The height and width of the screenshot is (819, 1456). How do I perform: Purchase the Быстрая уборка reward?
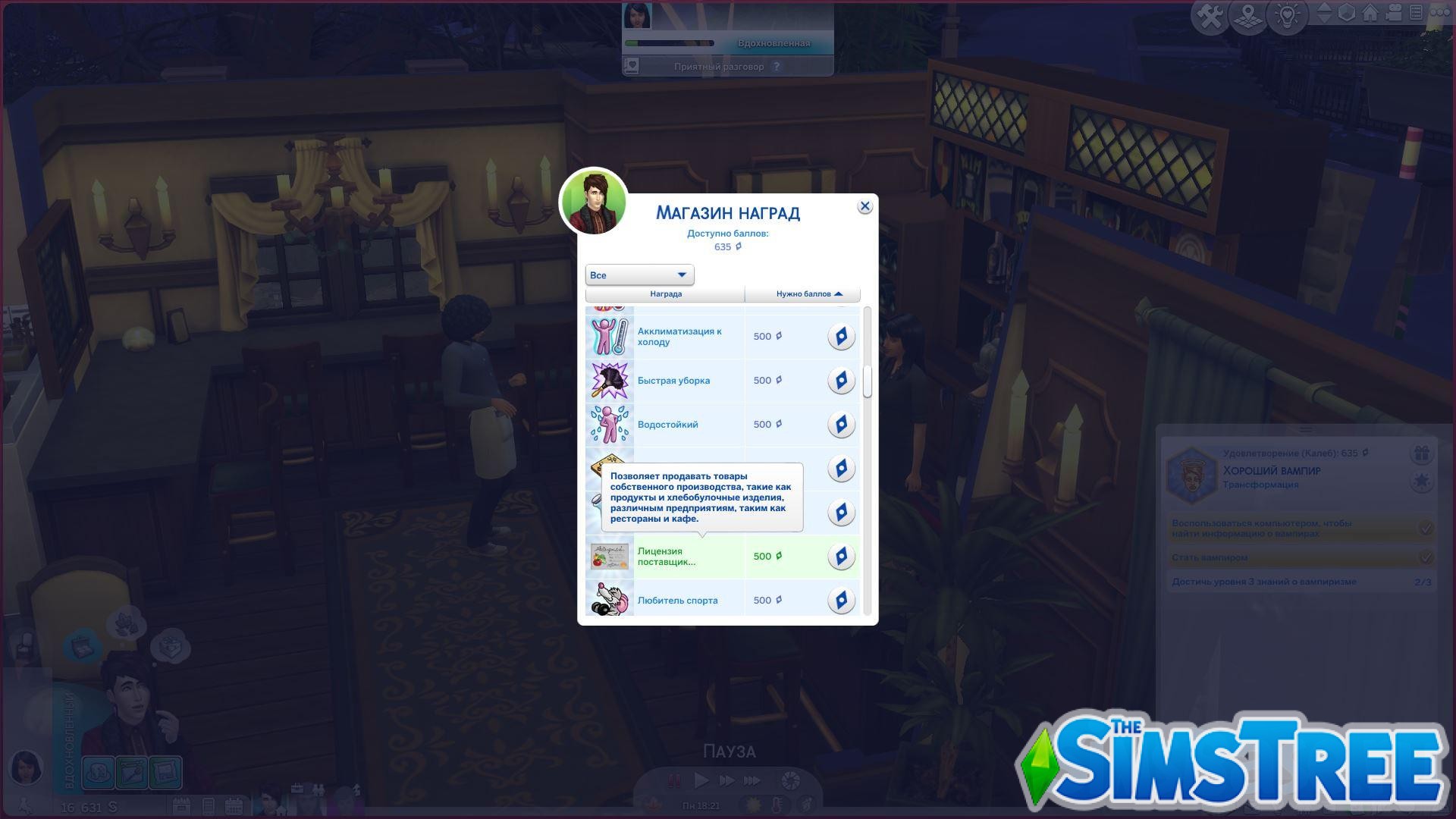841,380
